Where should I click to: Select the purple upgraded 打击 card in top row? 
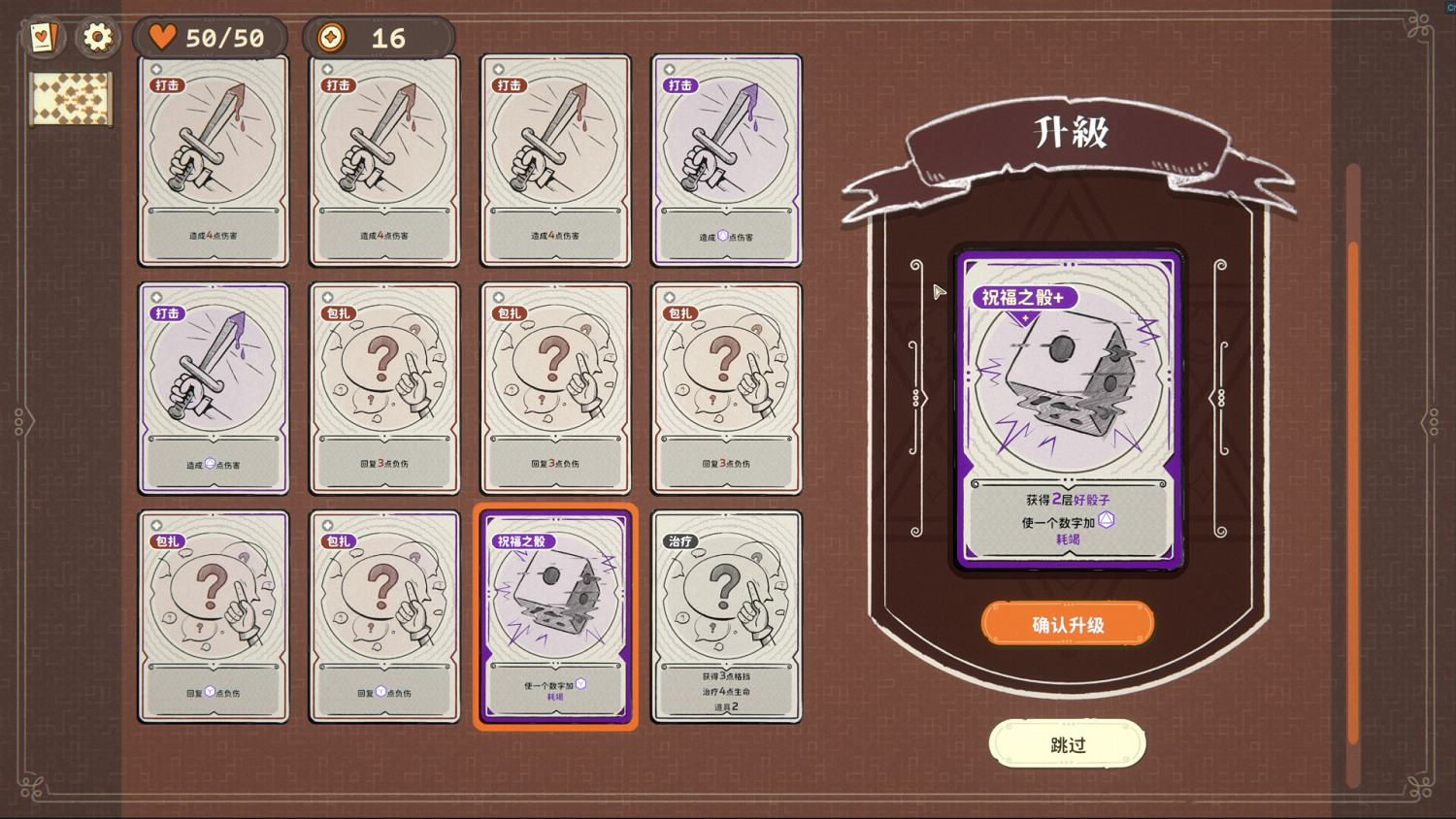point(726,160)
